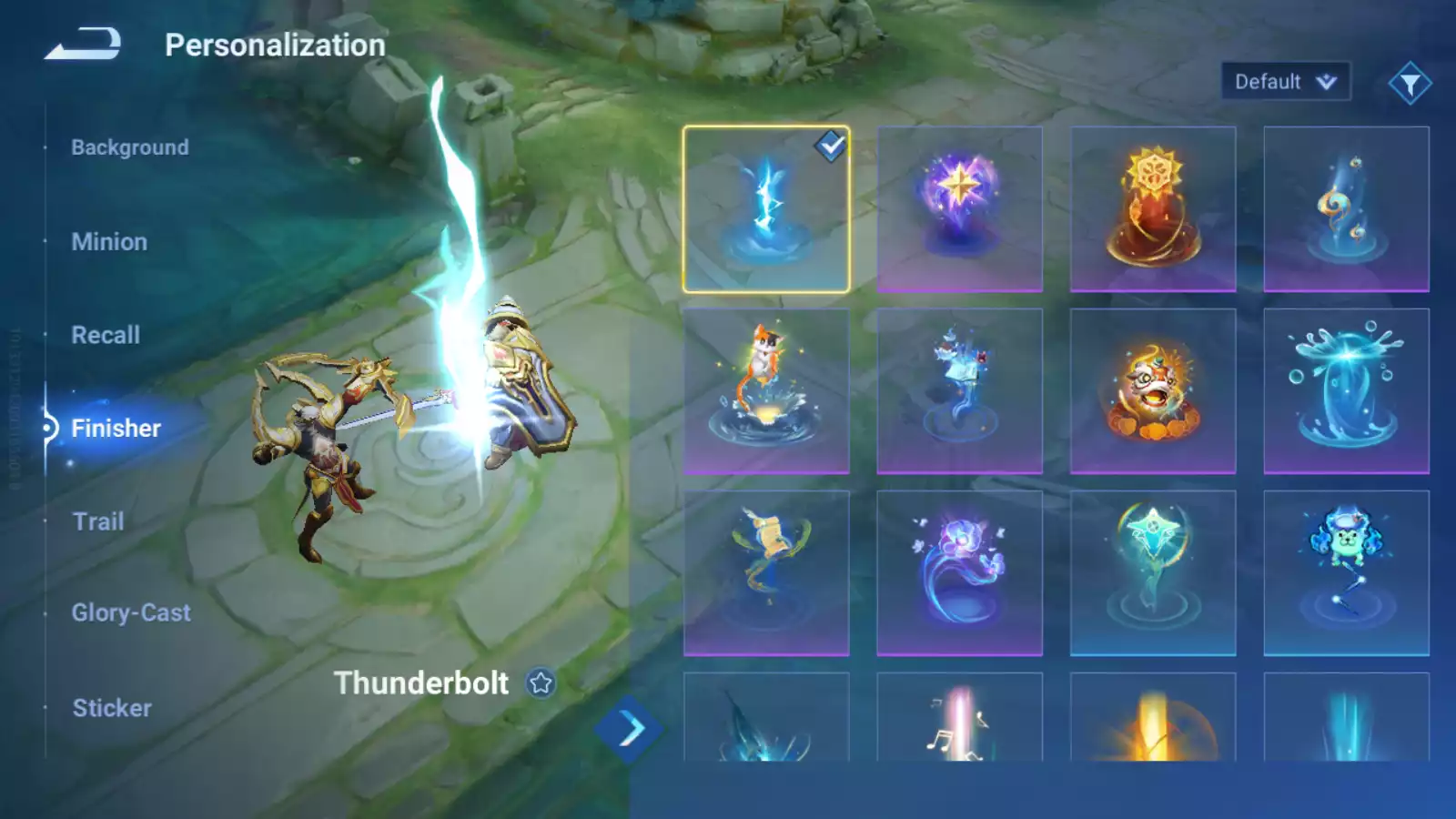Choose the green bear finisher tile
The height and width of the screenshot is (819, 1456).
tap(1346, 573)
